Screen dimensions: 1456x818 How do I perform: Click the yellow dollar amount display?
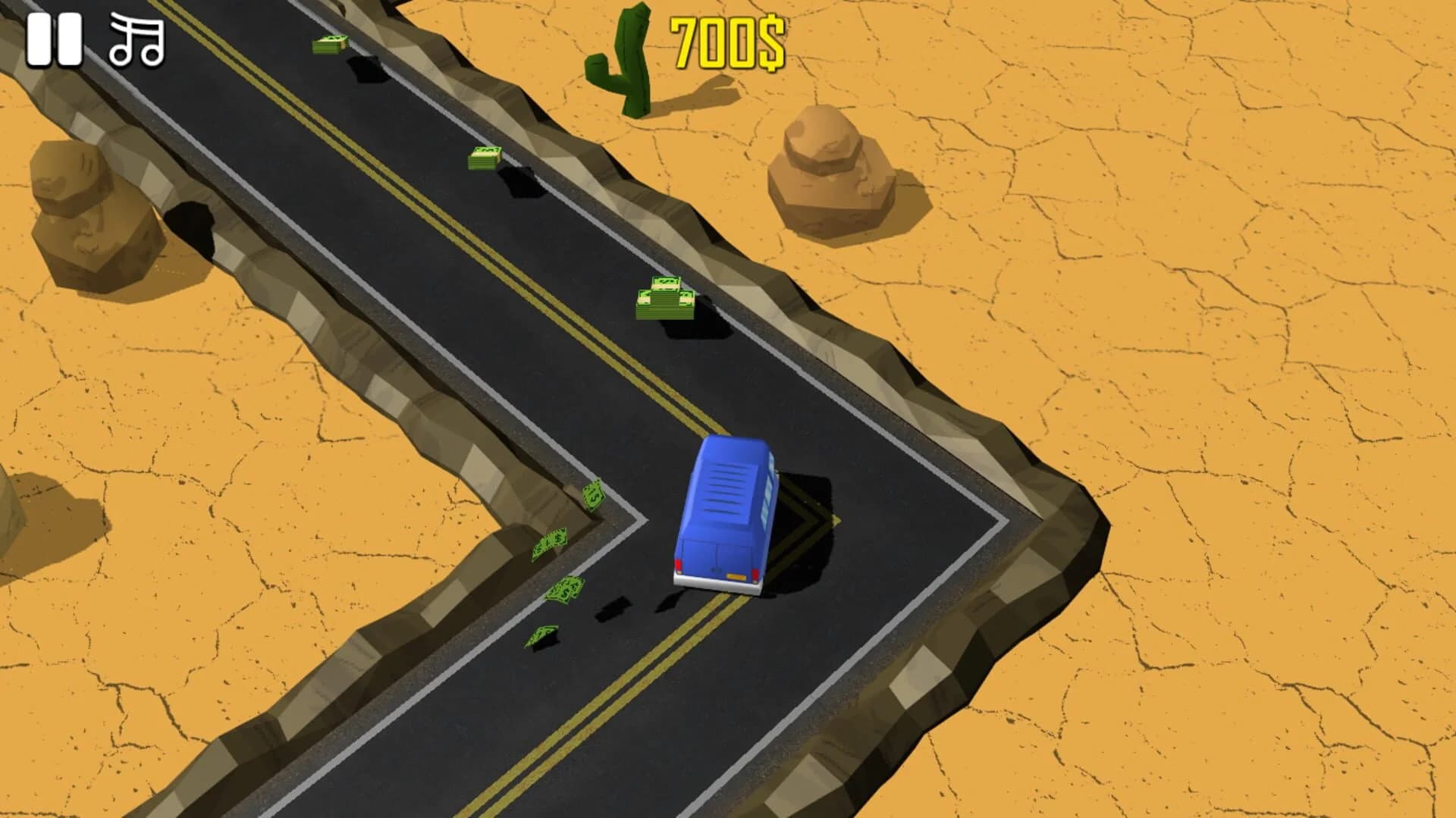point(726,45)
